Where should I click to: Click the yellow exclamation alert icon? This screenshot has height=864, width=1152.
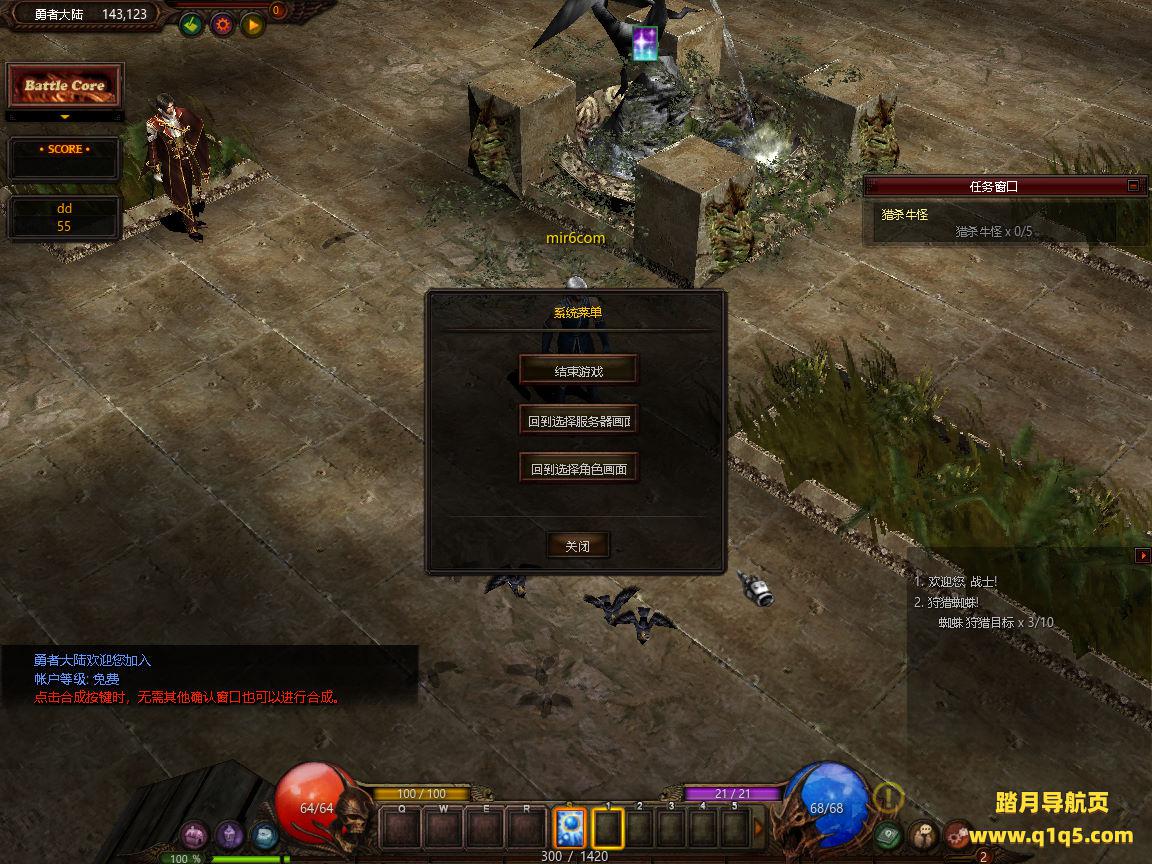(x=888, y=797)
